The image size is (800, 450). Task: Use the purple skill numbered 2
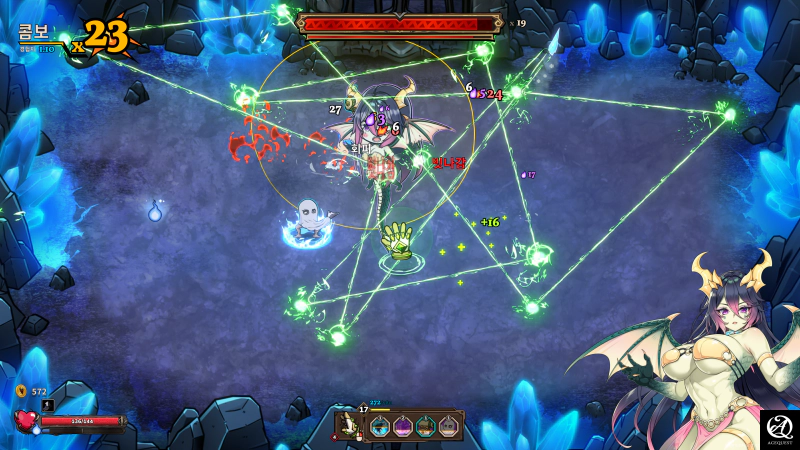point(403,427)
